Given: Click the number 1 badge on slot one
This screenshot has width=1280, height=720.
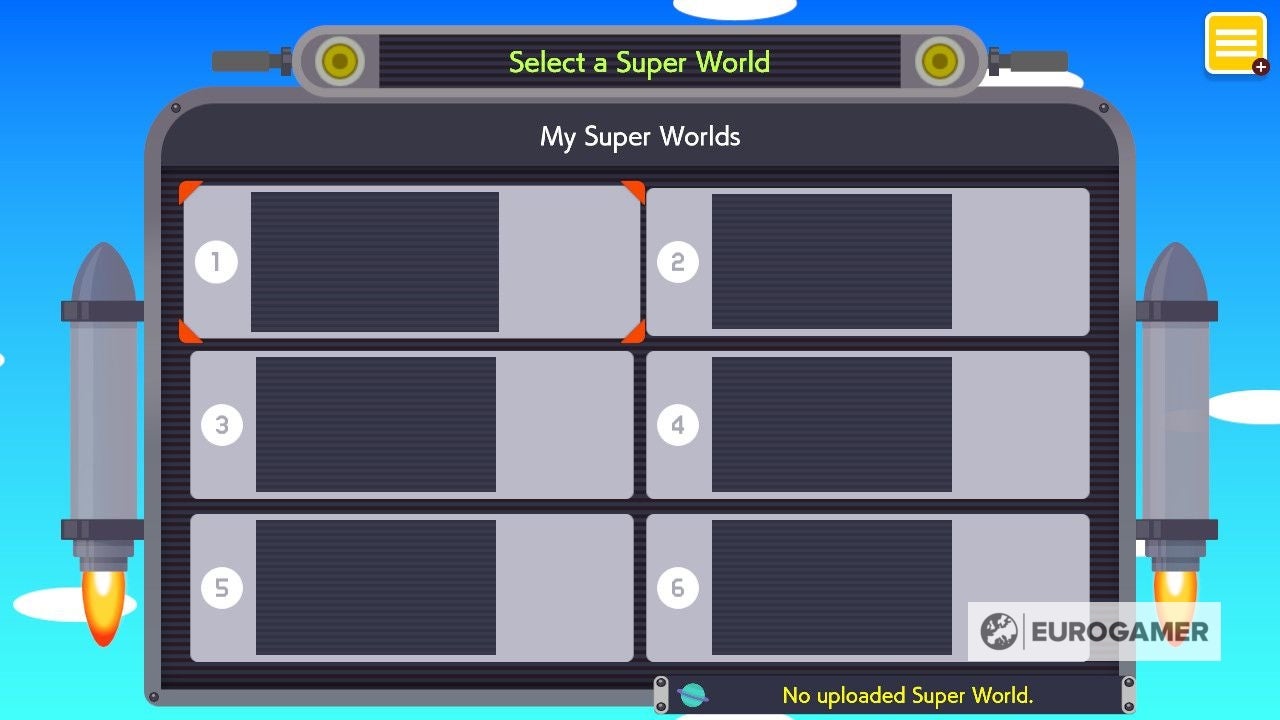Looking at the screenshot, I should (216, 261).
